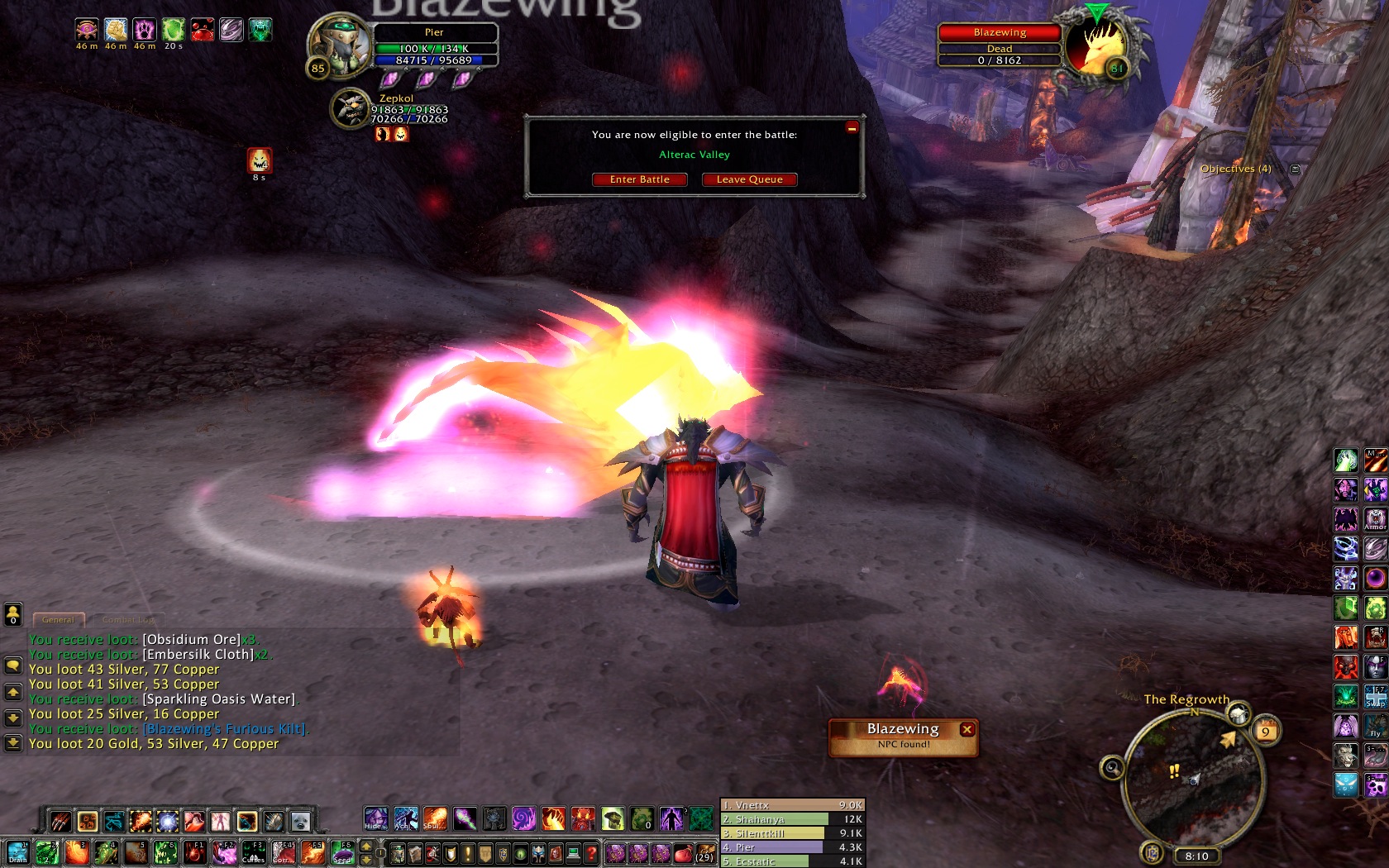Click the minimap tracking magnifier button
The height and width of the screenshot is (868, 1389).
(x=1112, y=769)
